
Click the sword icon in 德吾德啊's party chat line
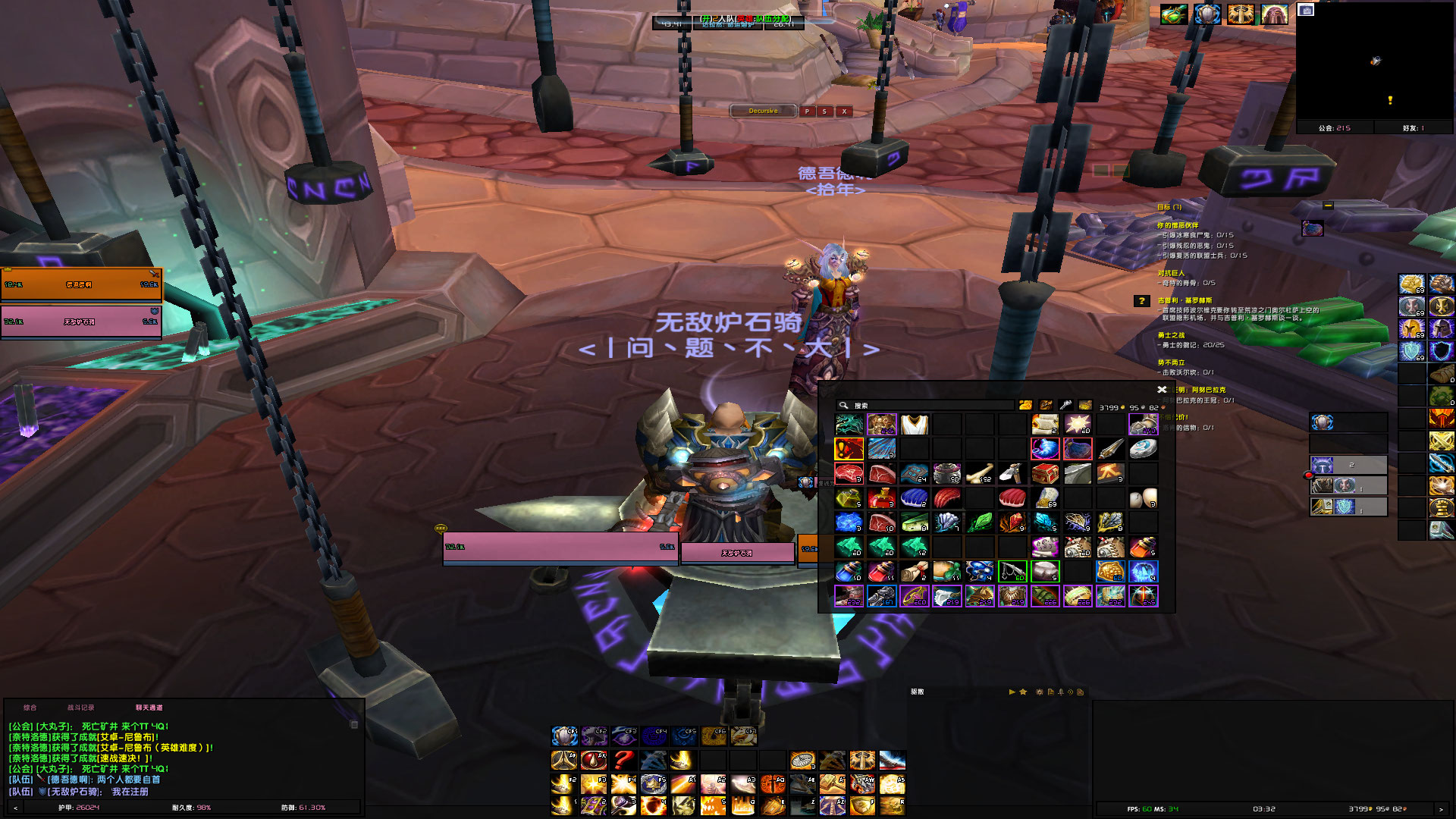pyautogui.click(x=40, y=778)
